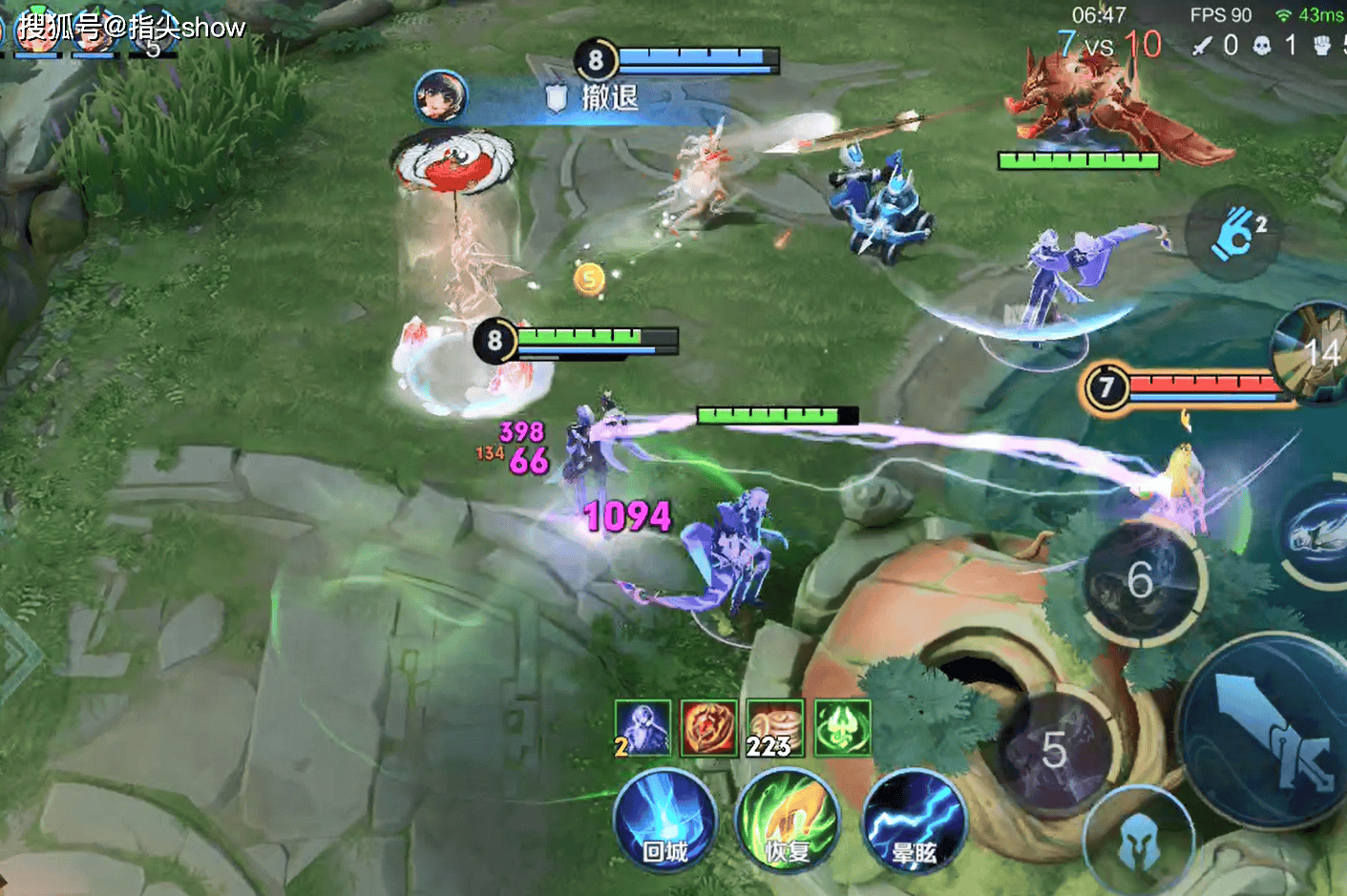Tap the helmet hero-target button
The width and height of the screenshot is (1347, 896).
coord(1140,842)
